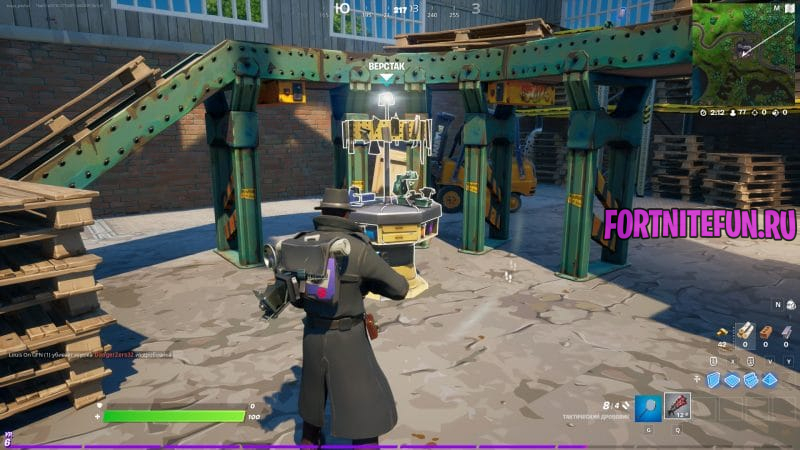This screenshot has width=800, height=450.
Task: Select the blue harvesting tool slot
Action: tap(649, 406)
